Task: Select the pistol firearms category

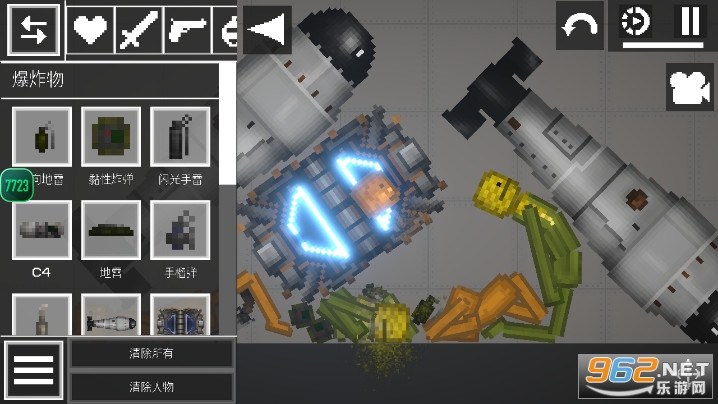Action: [187, 29]
